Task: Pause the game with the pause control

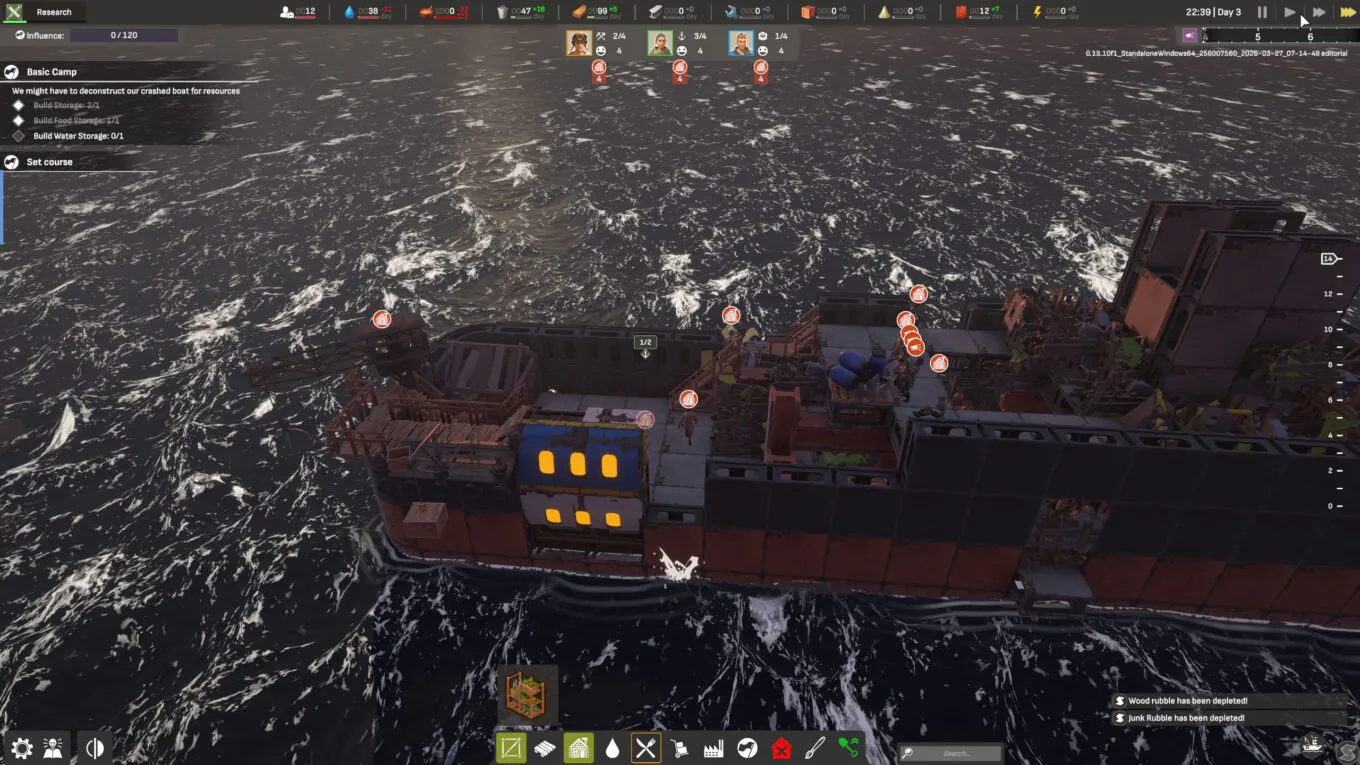Action: point(1262,12)
